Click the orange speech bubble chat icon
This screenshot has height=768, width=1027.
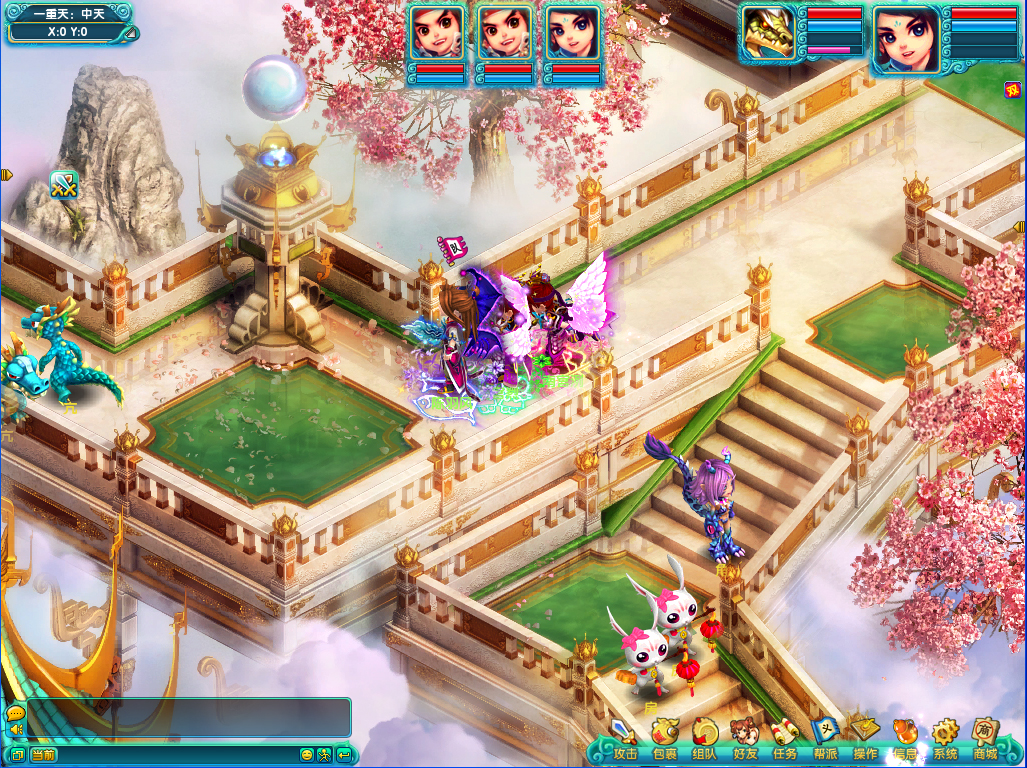[x=15, y=712]
